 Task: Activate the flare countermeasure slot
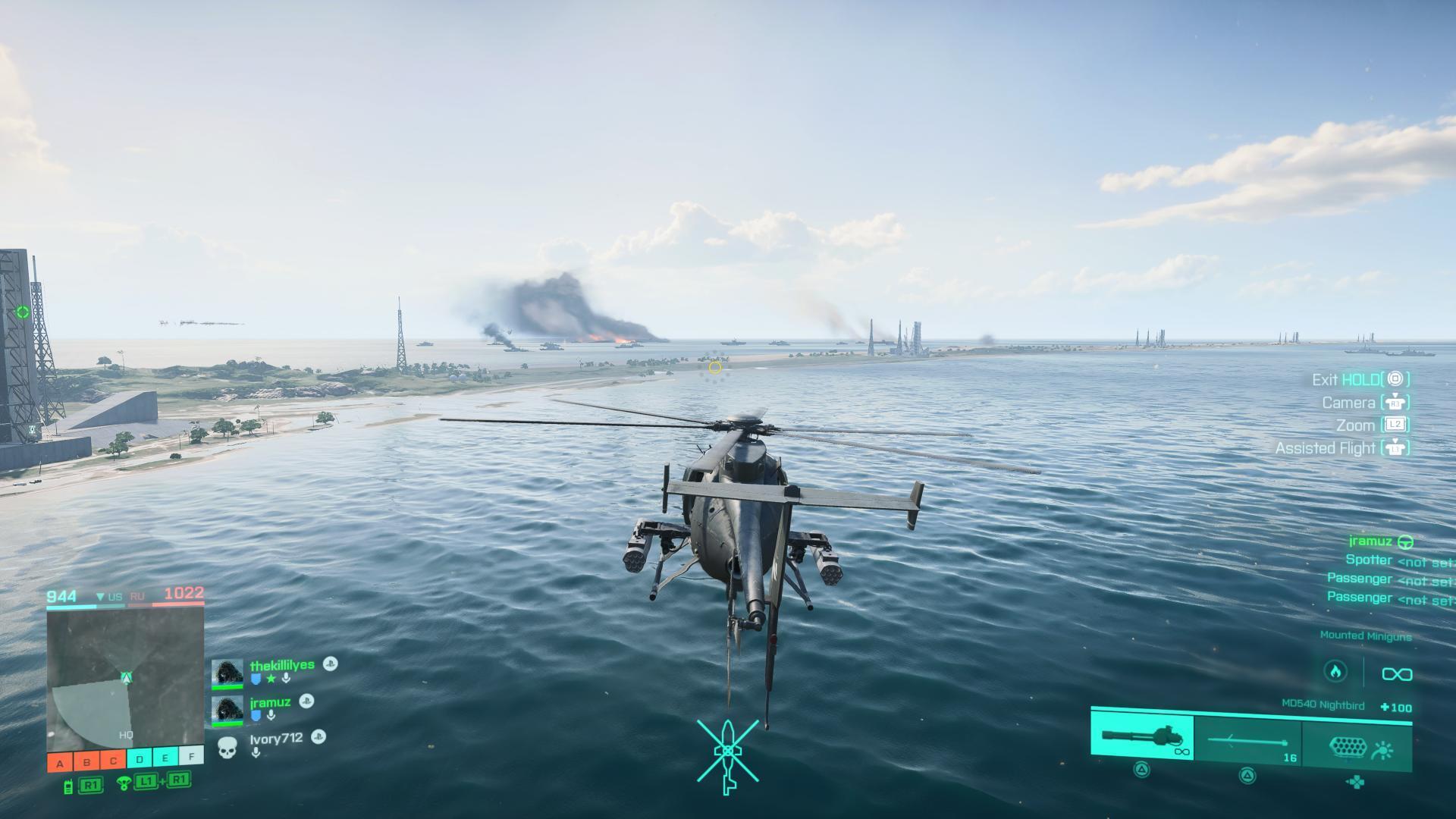point(1357,747)
